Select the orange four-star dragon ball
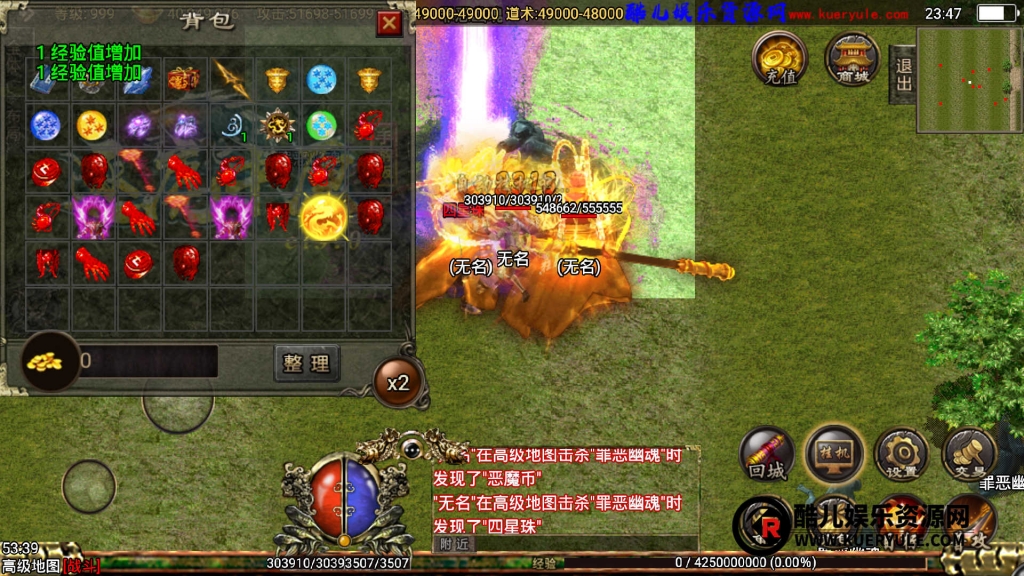Image resolution: width=1024 pixels, height=576 pixels. [x=93, y=125]
